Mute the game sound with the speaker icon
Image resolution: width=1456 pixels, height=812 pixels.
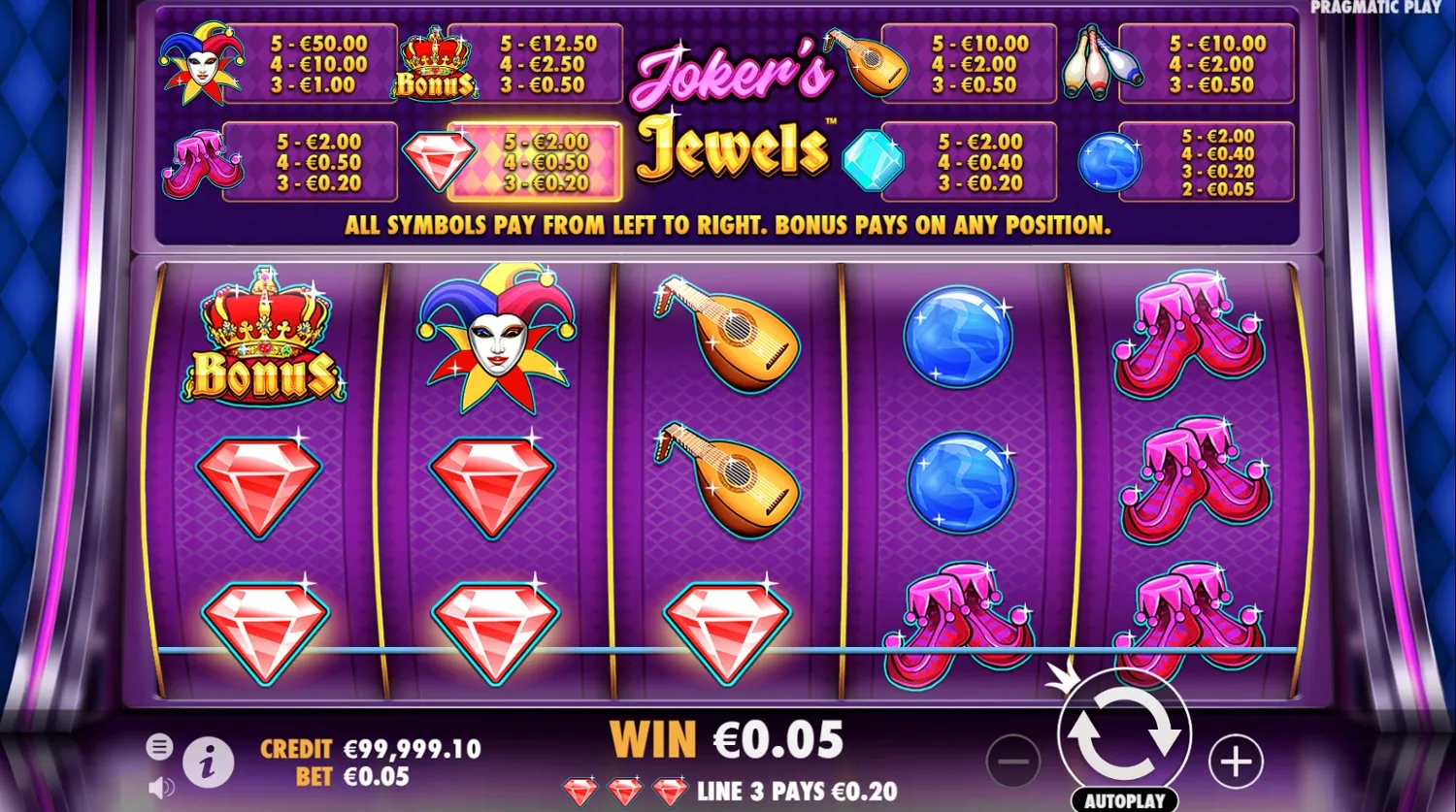click(x=158, y=786)
